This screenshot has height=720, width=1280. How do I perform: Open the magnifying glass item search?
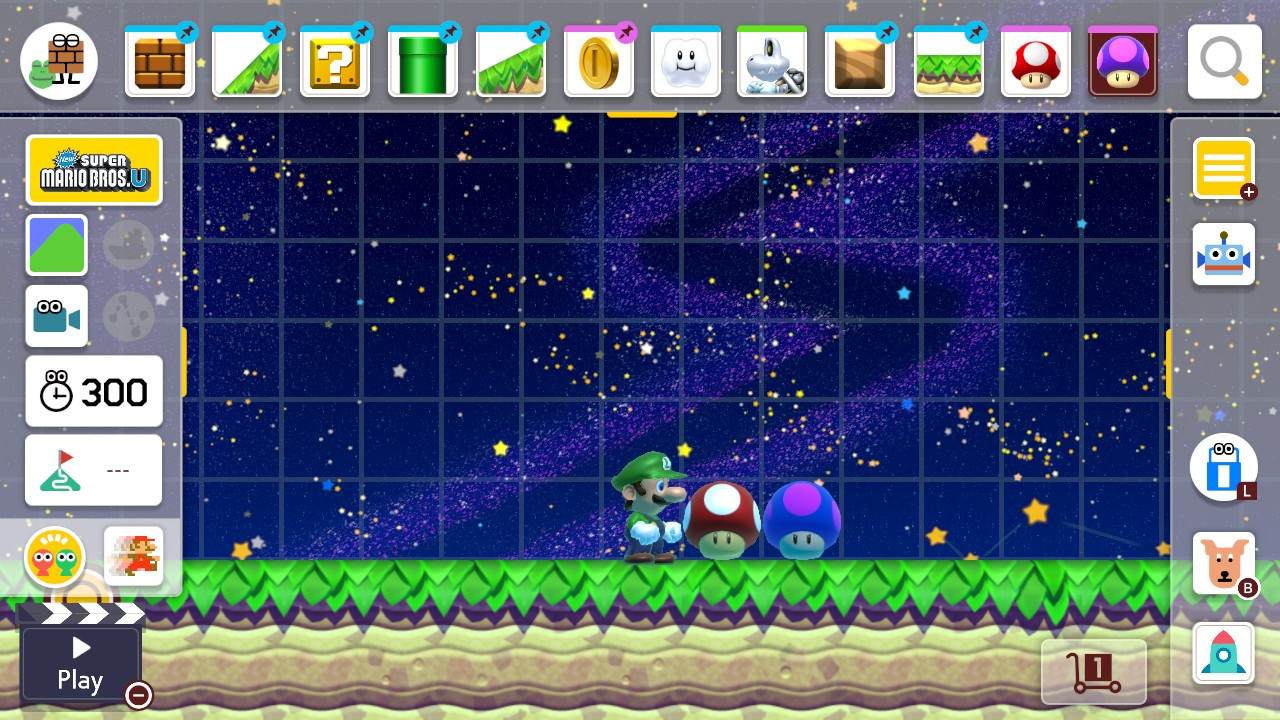coord(1222,61)
